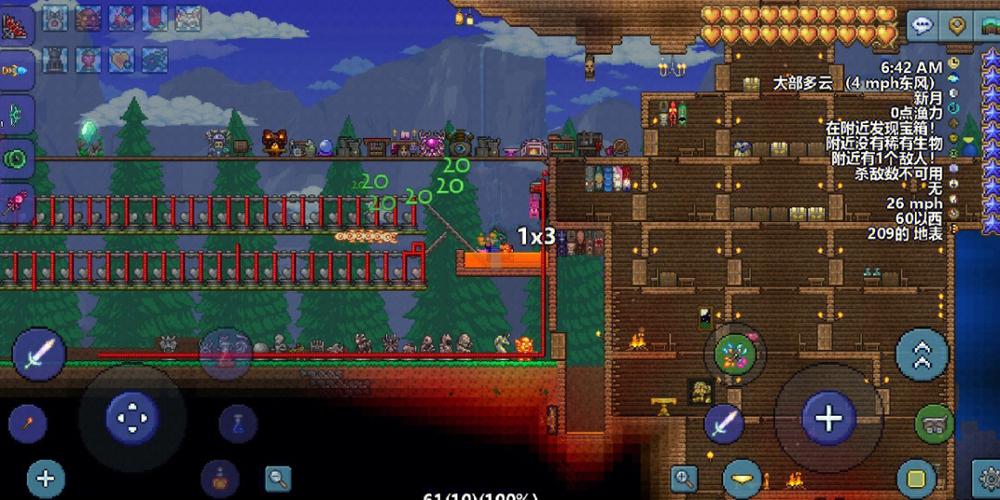Open the inventory chest button
1000x500 pixels.
pyautogui.click(x=934, y=424)
